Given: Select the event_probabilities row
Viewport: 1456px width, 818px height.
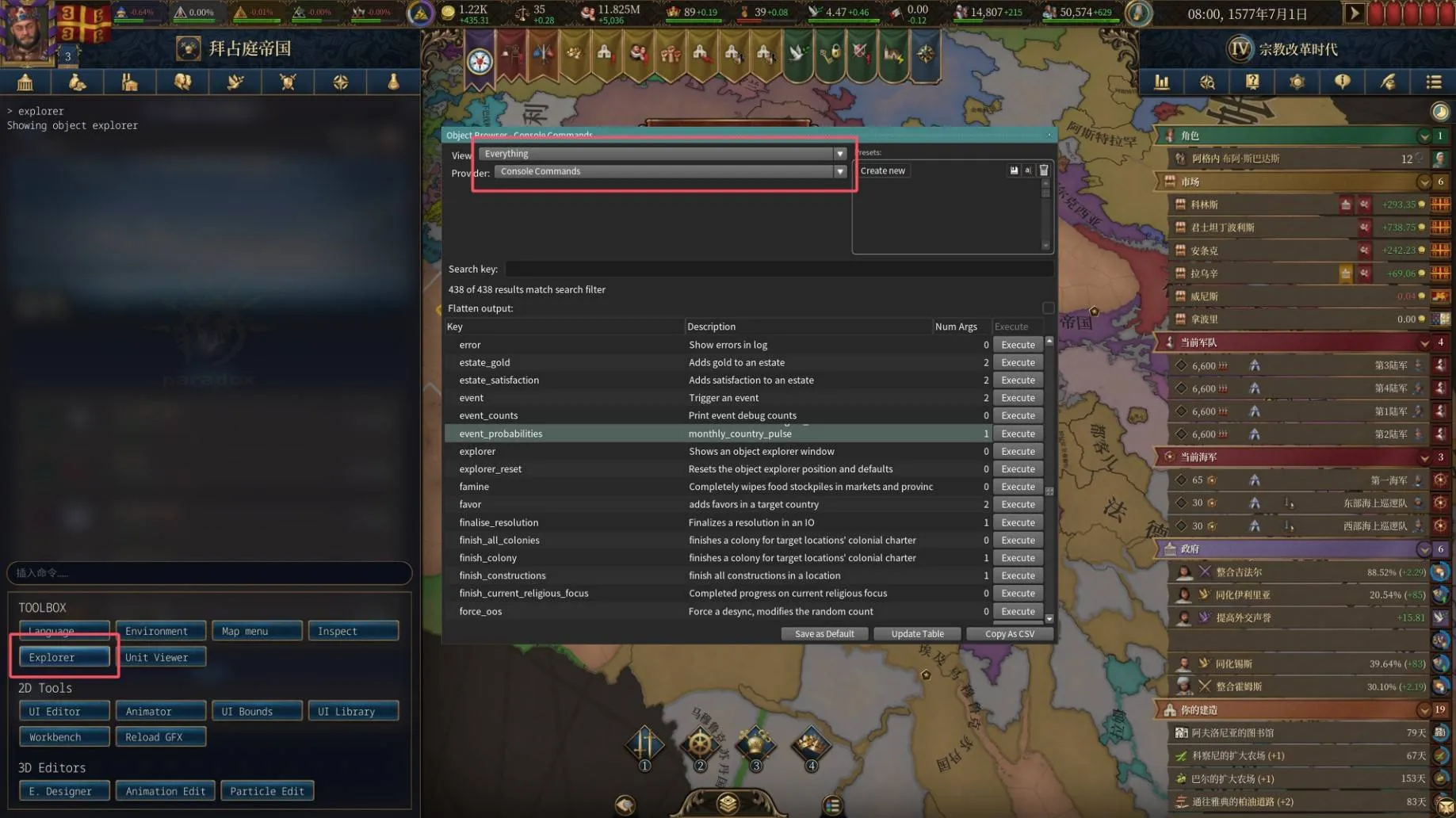Looking at the screenshot, I should pos(501,434).
